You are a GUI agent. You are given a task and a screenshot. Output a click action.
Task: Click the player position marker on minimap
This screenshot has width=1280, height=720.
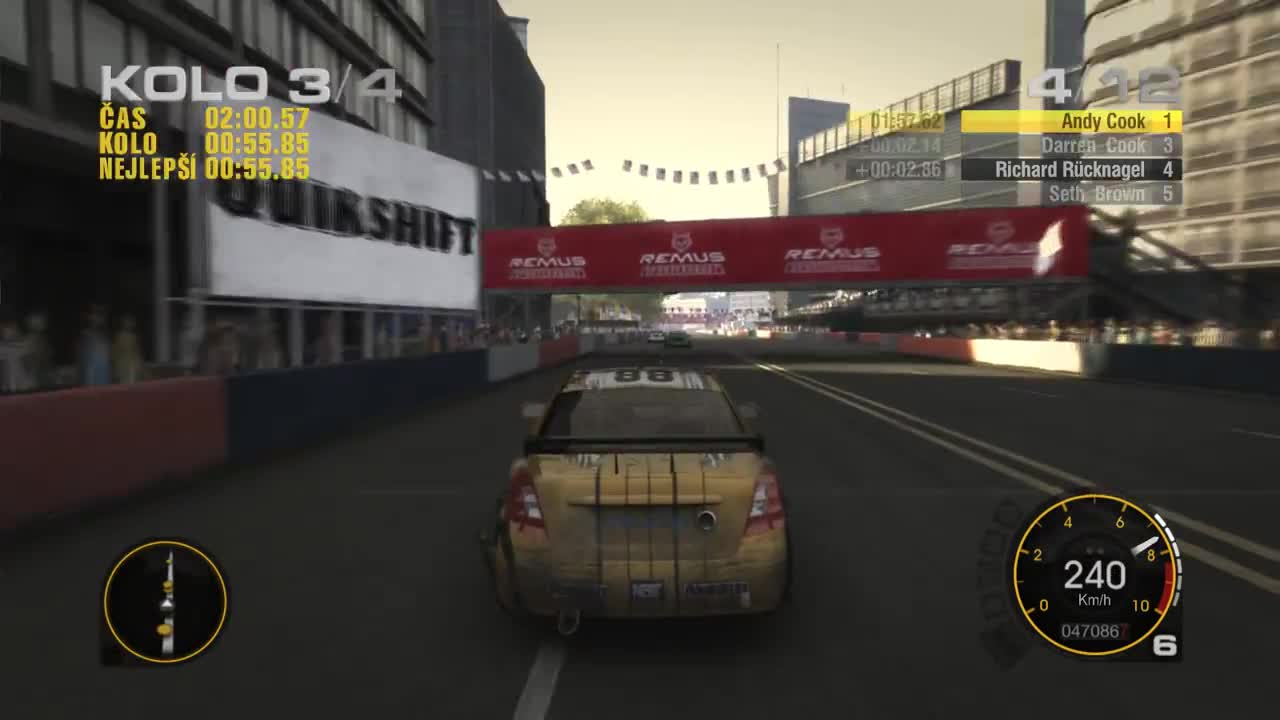(166, 602)
